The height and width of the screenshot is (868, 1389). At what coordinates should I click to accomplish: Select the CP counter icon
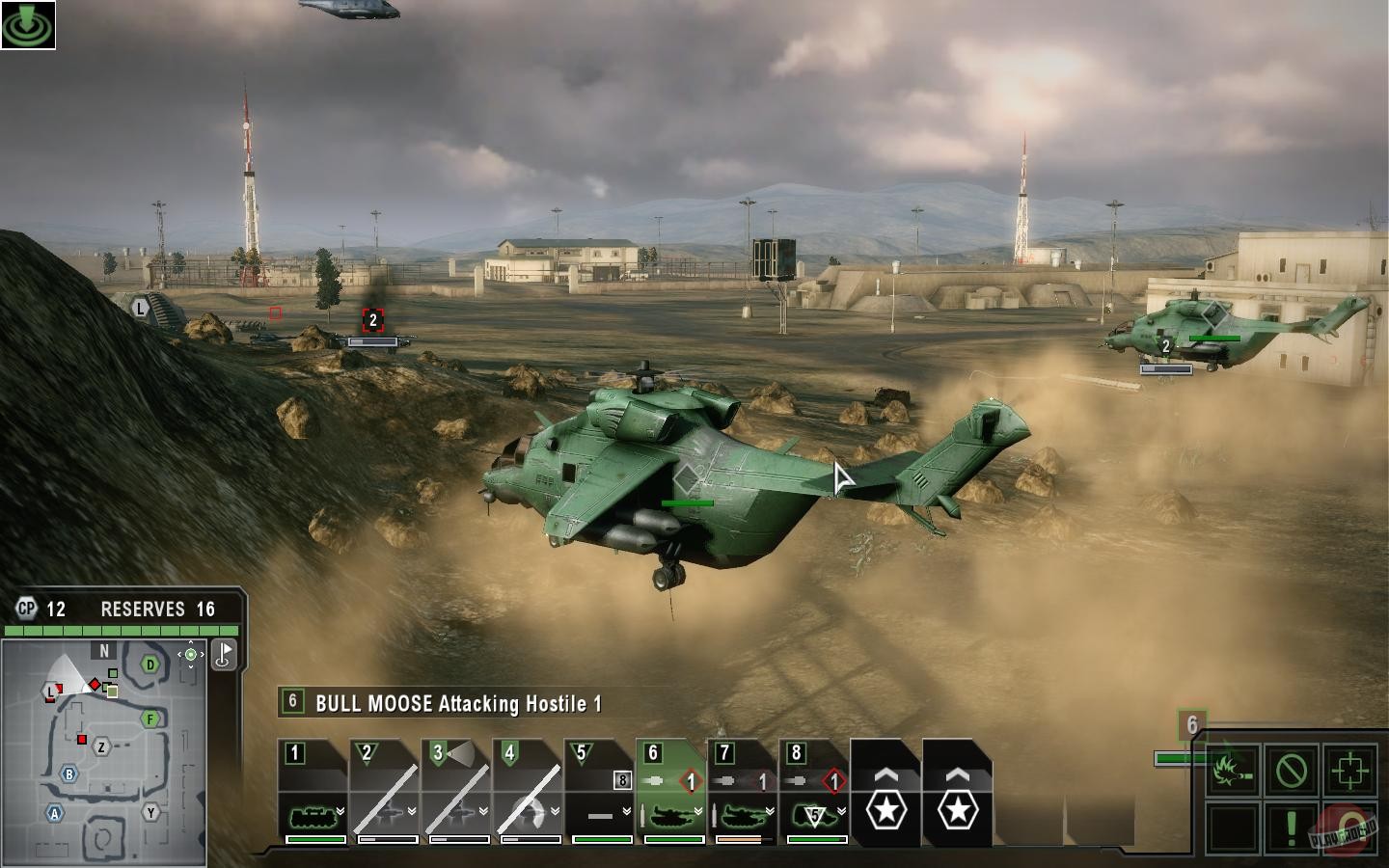tap(27, 609)
